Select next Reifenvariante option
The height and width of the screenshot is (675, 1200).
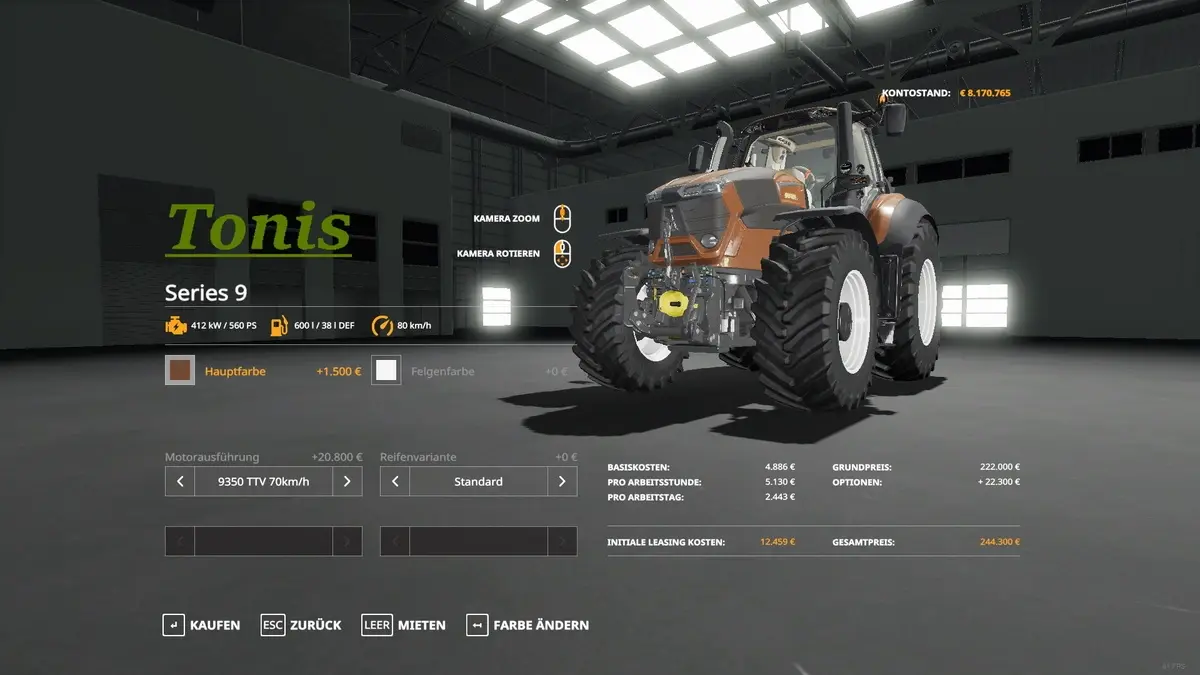point(562,482)
